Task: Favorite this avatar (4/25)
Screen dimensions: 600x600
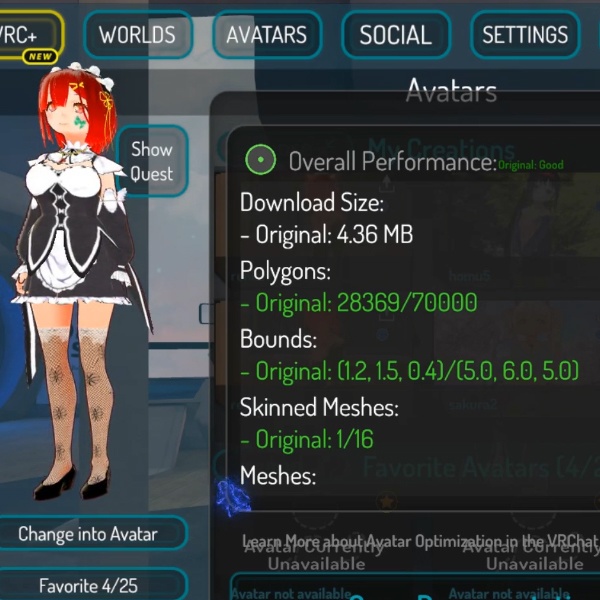Action: (x=88, y=585)
